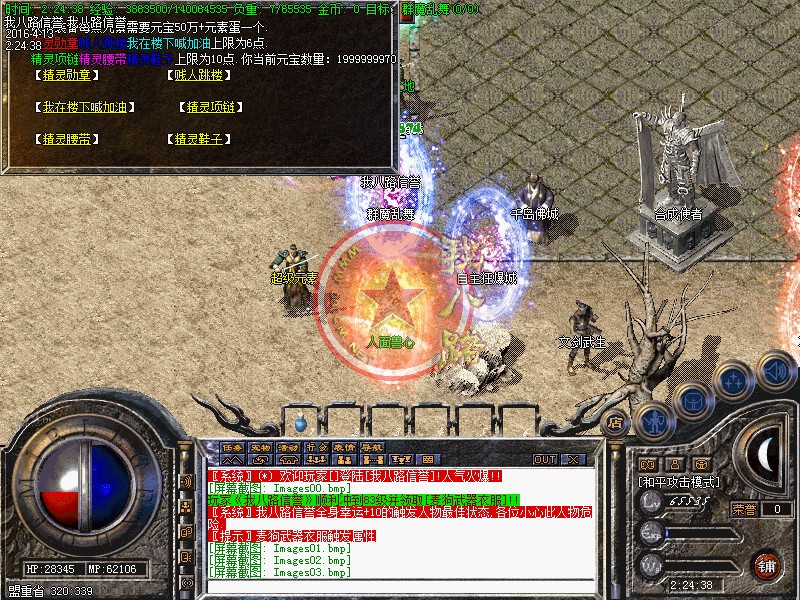
Task: Open the 行会 guild tab
Action: point(316,447)
